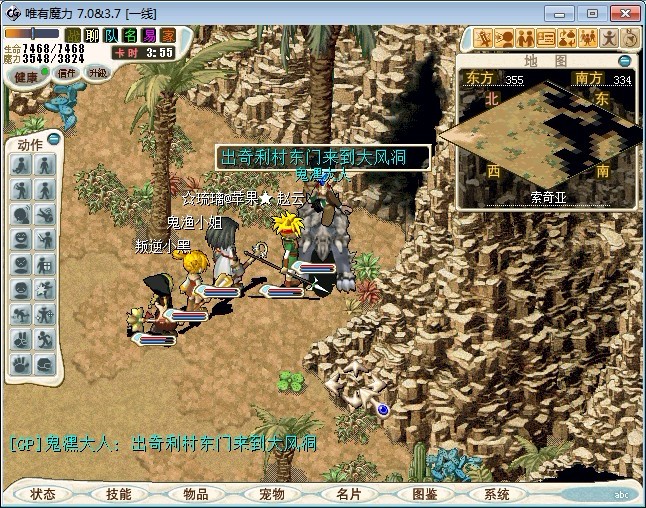This screenshot has width=646, height=508.
Task: Open the 物品 items menu
Action: [x=196, y=494]
